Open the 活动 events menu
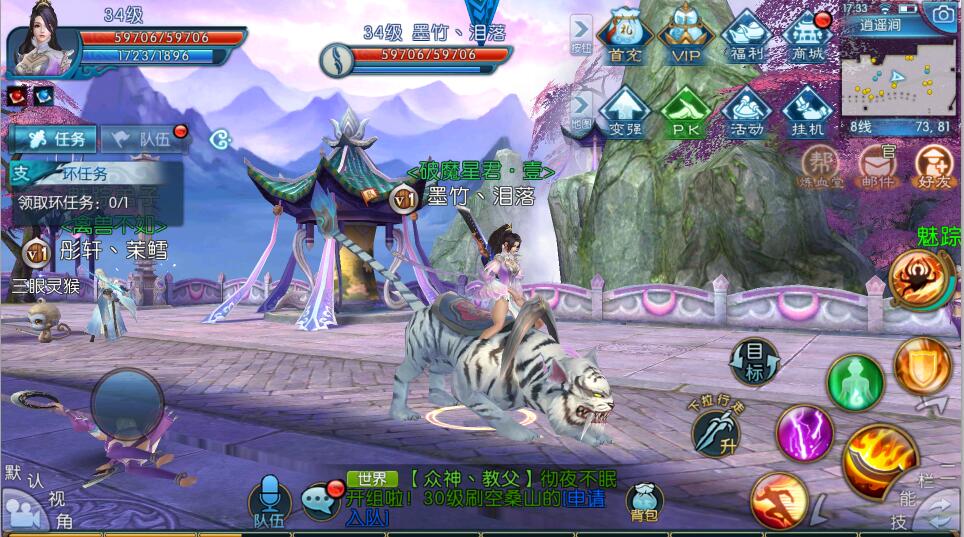Viewport: 964px width, 537px height. pyautogui.click(x=747, y=110)
